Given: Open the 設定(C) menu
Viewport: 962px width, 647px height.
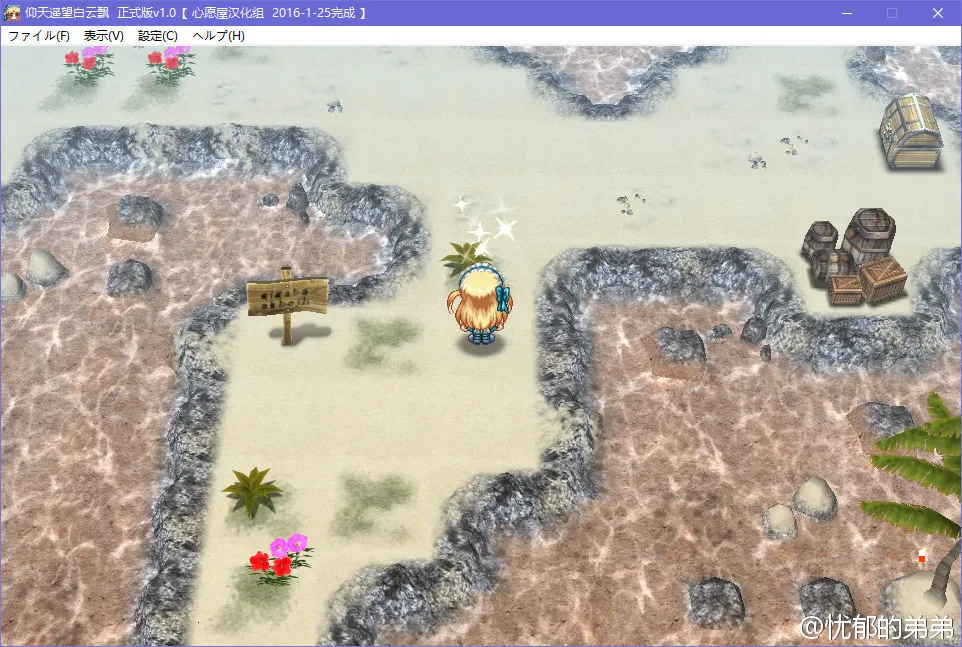Looking at the screenshot, I should [157, 36].
